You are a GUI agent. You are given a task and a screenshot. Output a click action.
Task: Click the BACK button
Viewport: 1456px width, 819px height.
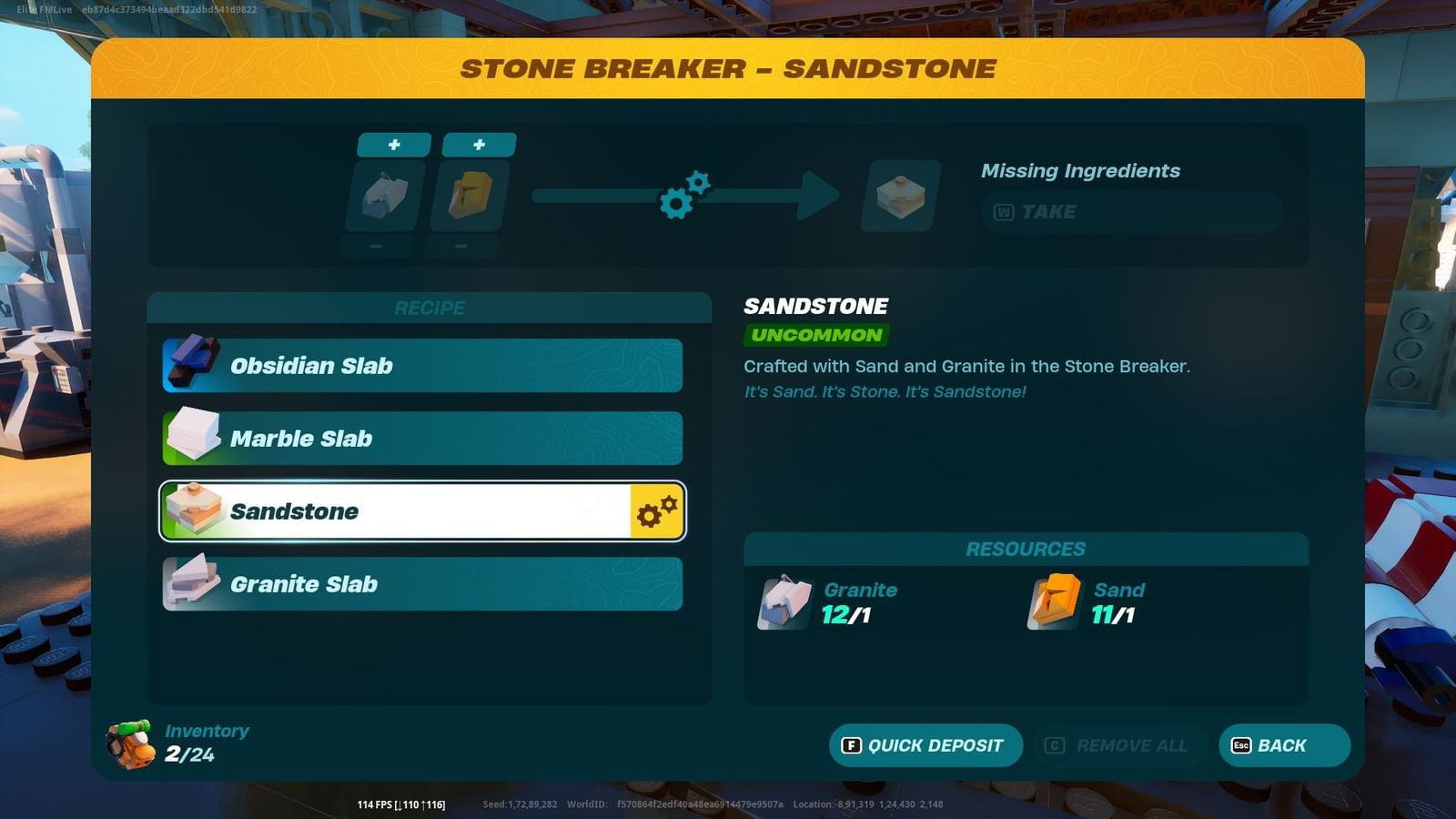[1283, 744]
